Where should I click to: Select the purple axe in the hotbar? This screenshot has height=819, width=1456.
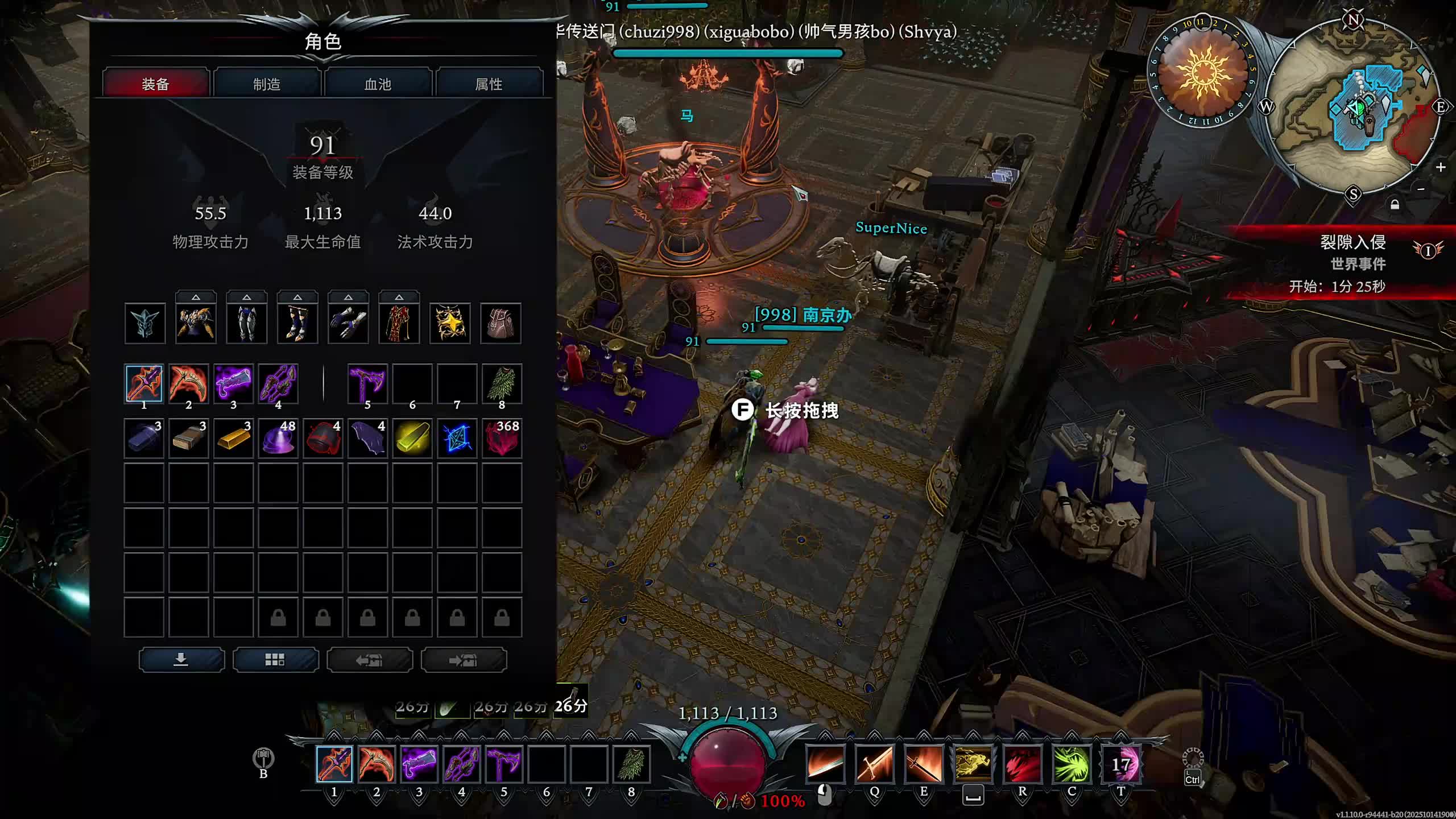click(504, 764)
